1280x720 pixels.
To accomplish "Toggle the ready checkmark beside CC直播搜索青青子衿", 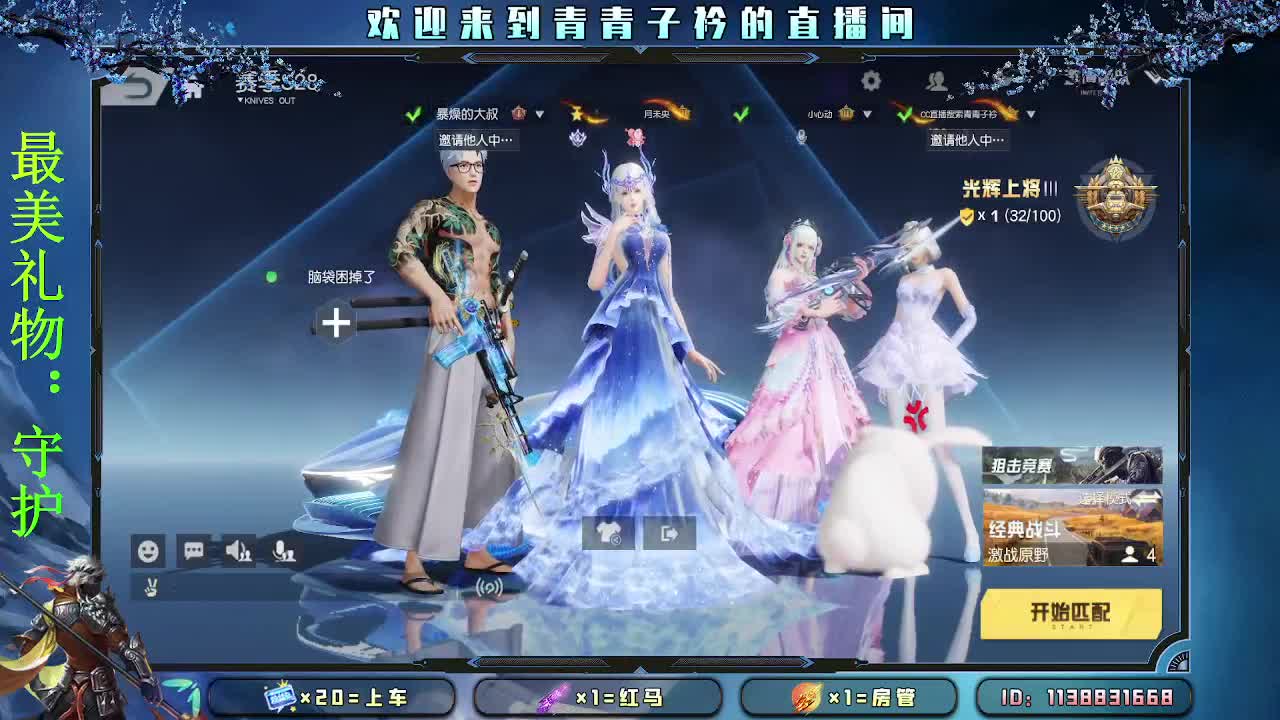I will pos(906,116).
